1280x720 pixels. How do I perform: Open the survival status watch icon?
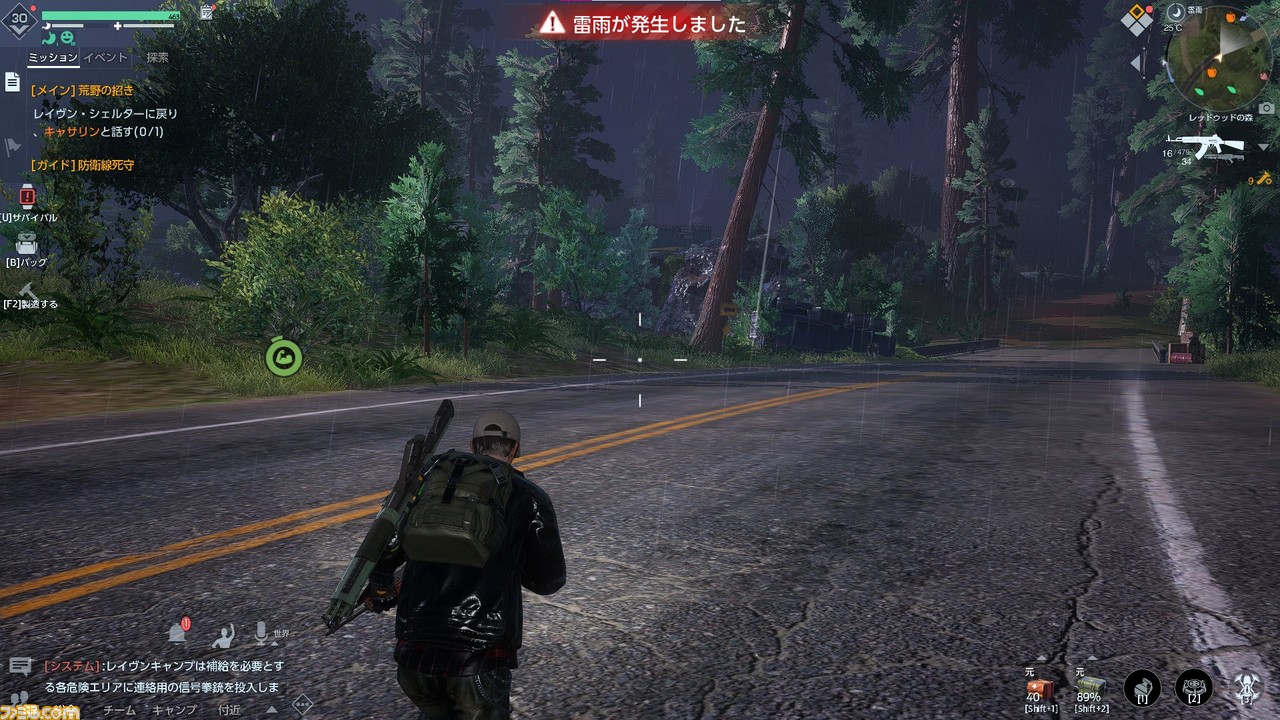[25, 197]
